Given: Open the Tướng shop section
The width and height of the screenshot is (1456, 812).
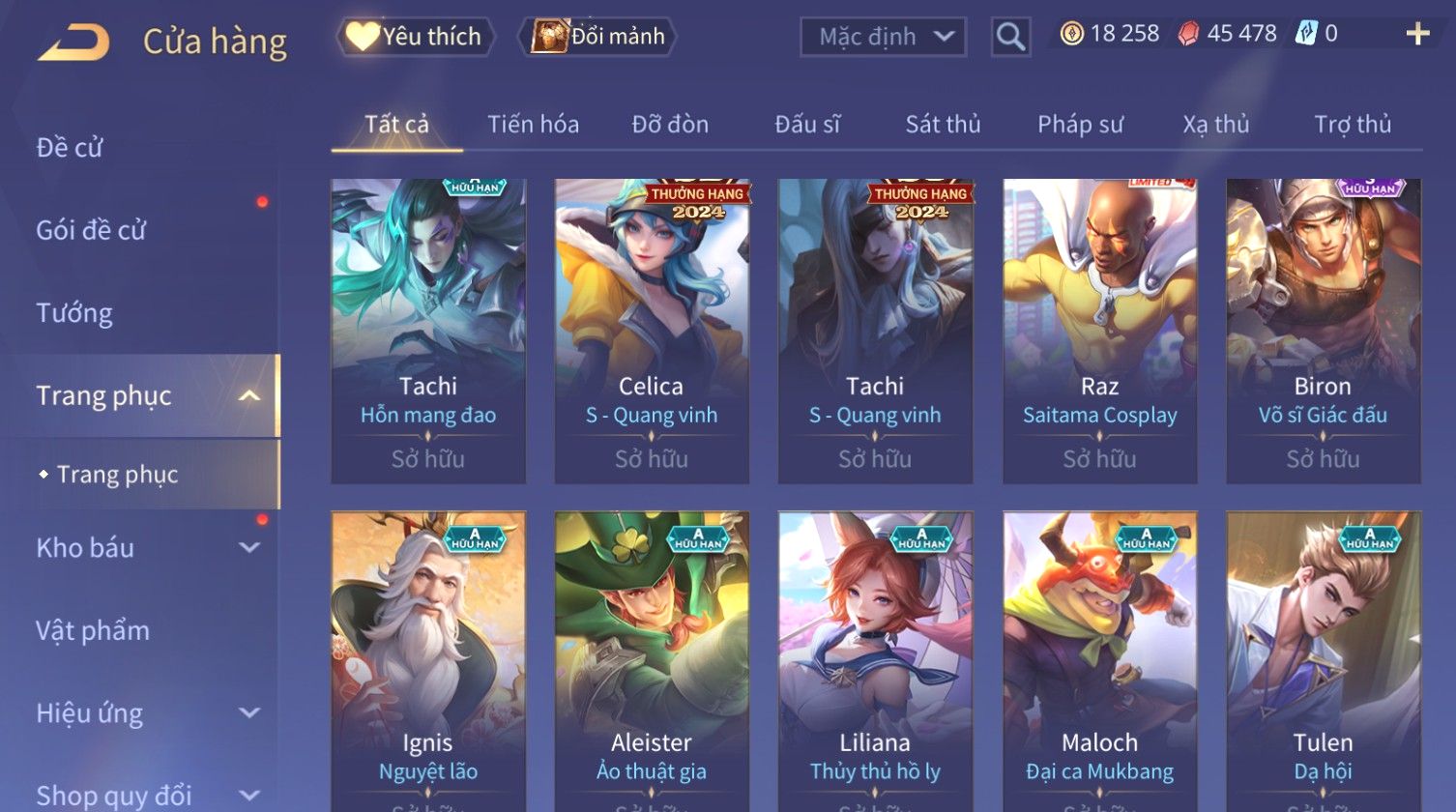Looking at the screenshot, I should pyautogui.click(x=74, y=313).
